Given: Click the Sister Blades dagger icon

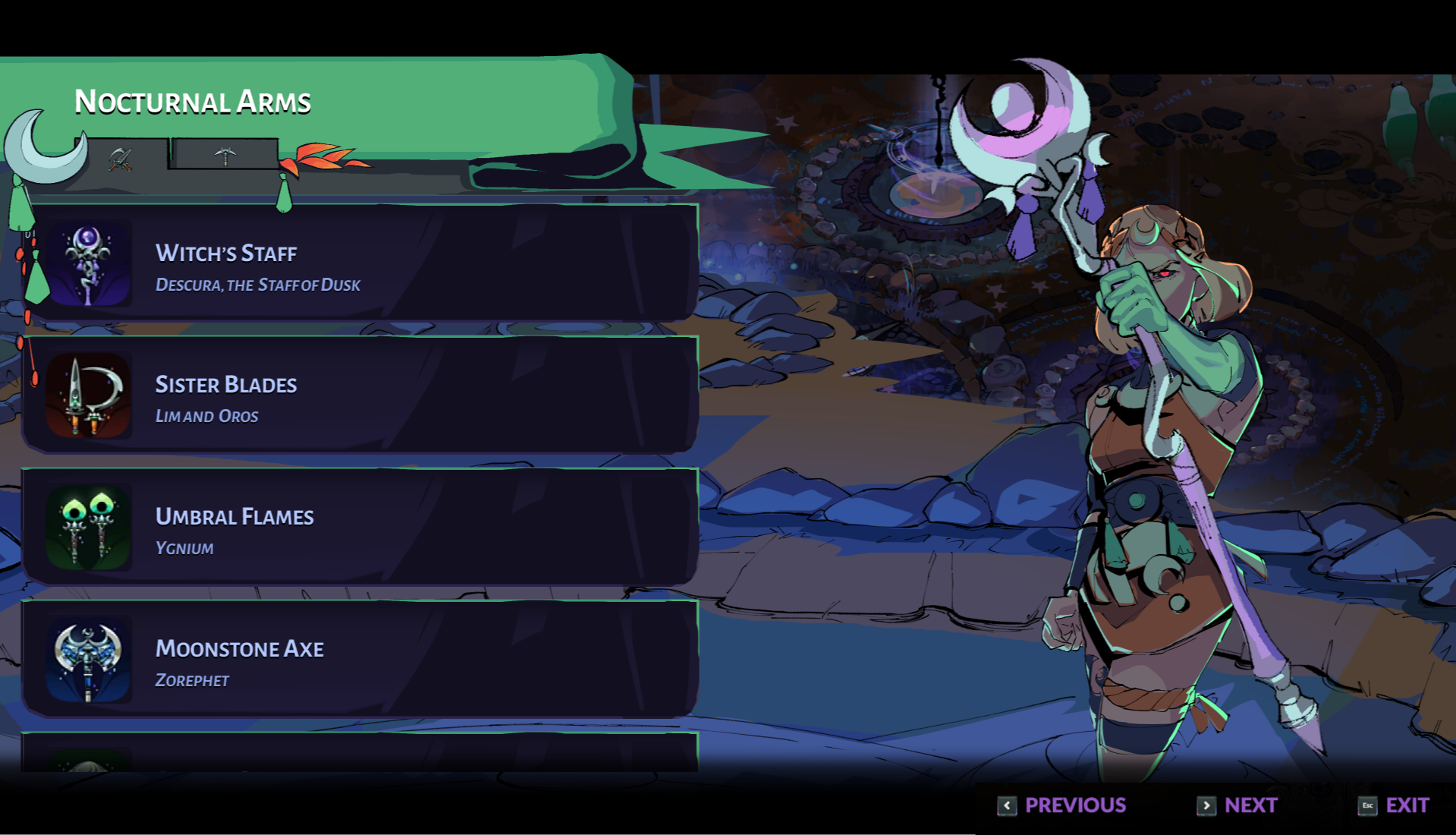Looking at the screenshot, I should click(89, 394).
